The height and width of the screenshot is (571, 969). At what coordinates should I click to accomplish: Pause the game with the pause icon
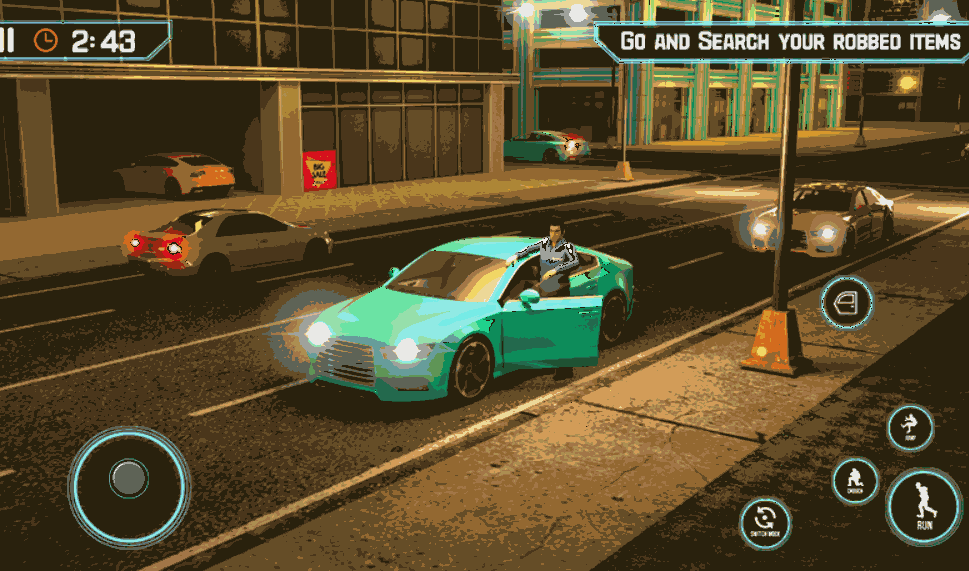[x=7, y=40]
